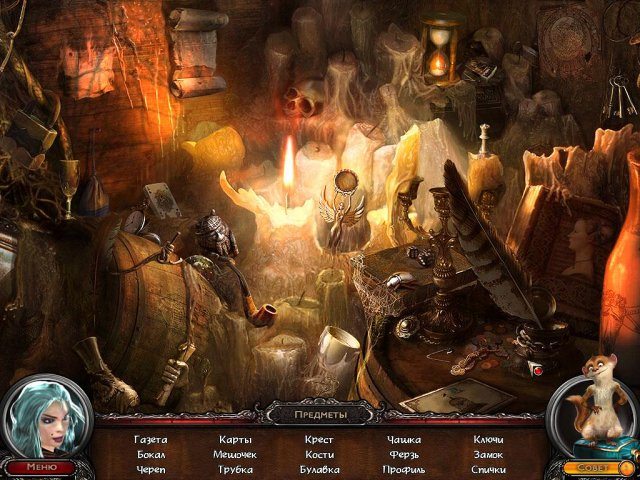This screenshot has height=480, width=640.
Task: Select Чашка from the item list
Action: coord(404,439)
